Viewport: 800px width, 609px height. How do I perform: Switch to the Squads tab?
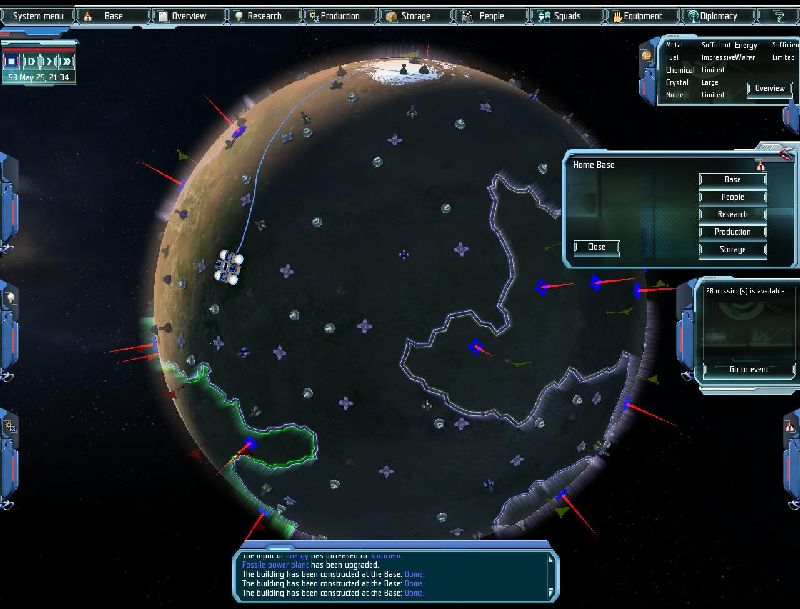(x=564, y=16)
